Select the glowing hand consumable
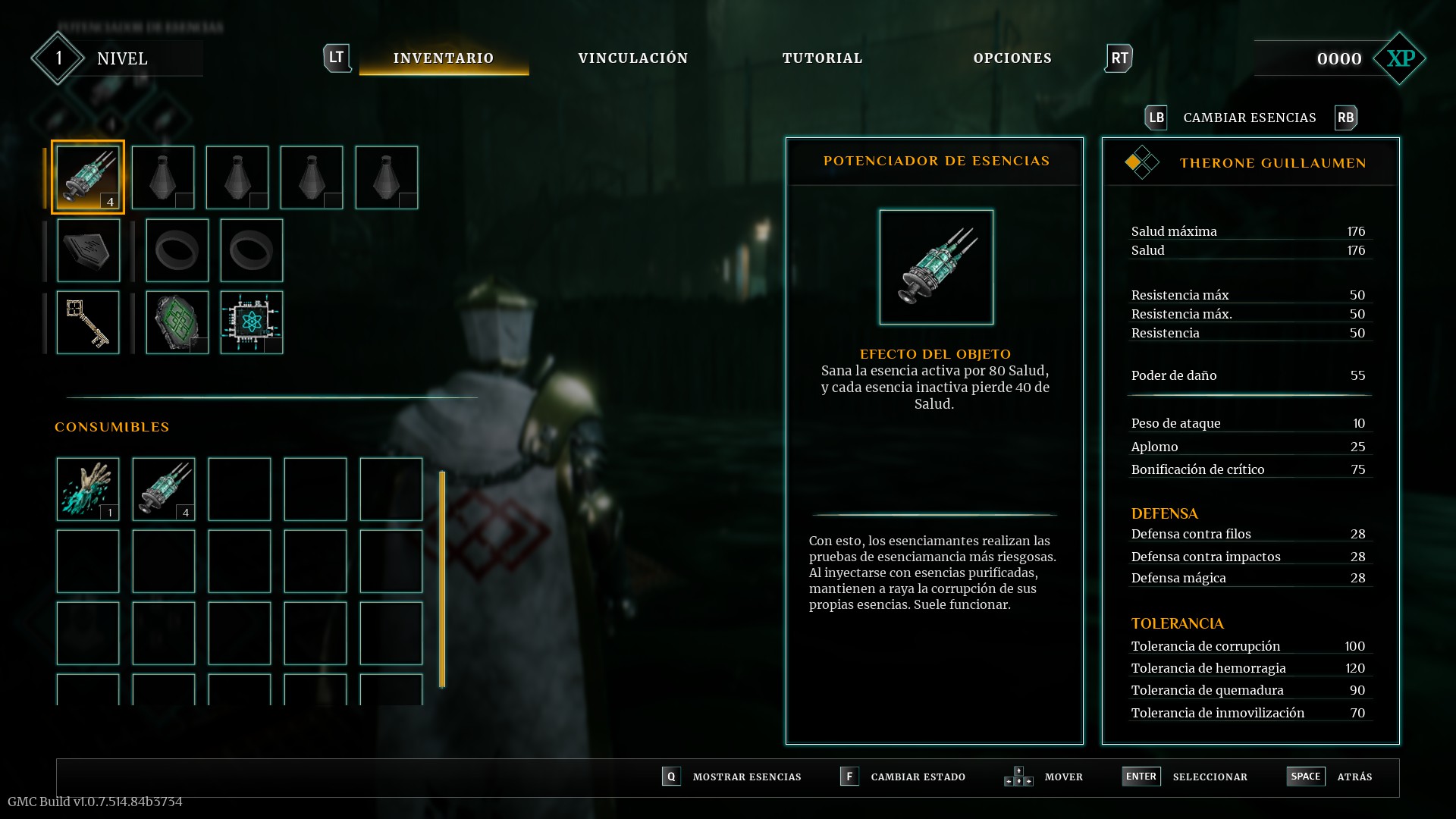 [x=88, y=489]
